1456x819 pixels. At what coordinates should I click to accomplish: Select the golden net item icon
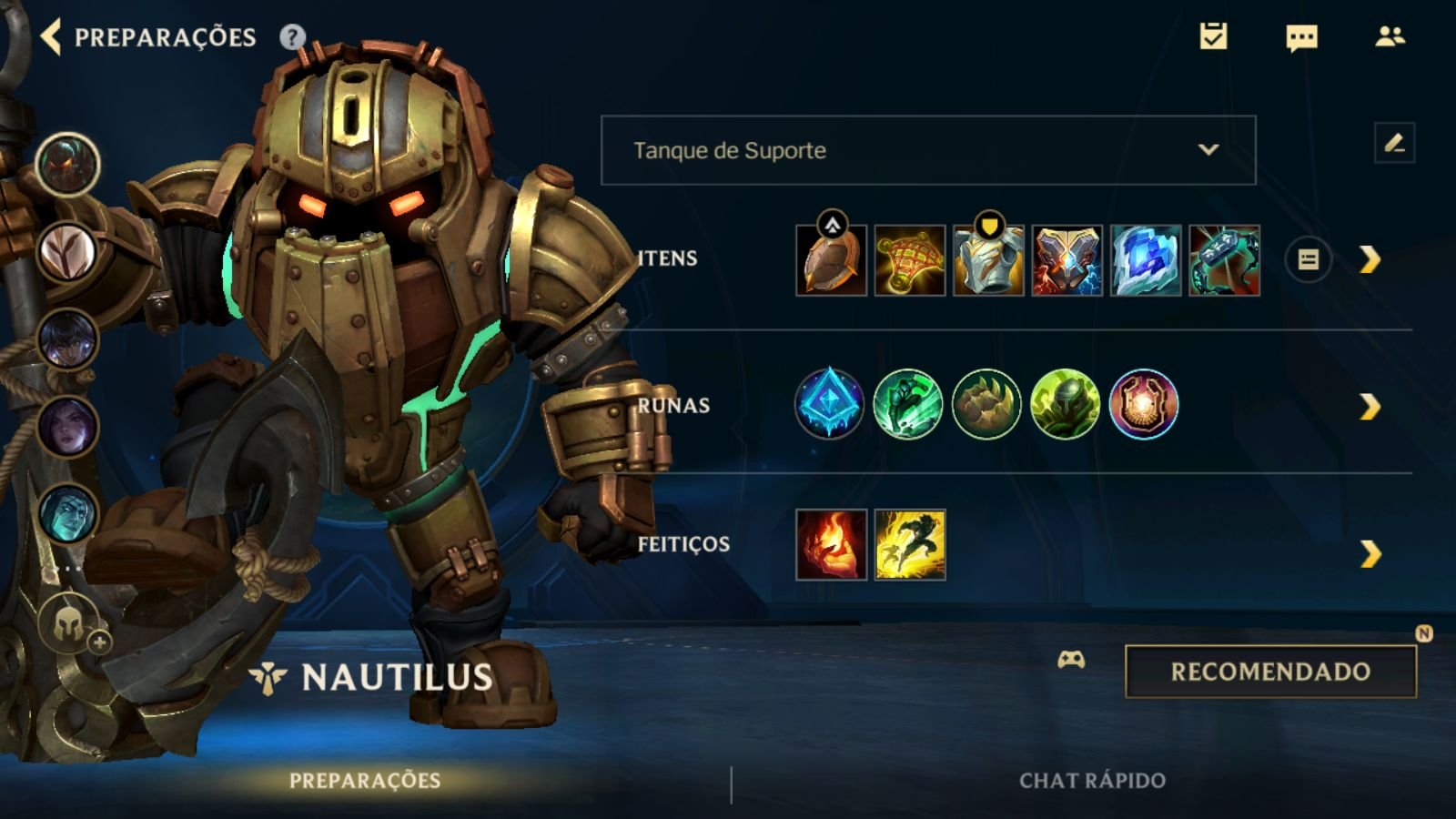pos(910,260)
